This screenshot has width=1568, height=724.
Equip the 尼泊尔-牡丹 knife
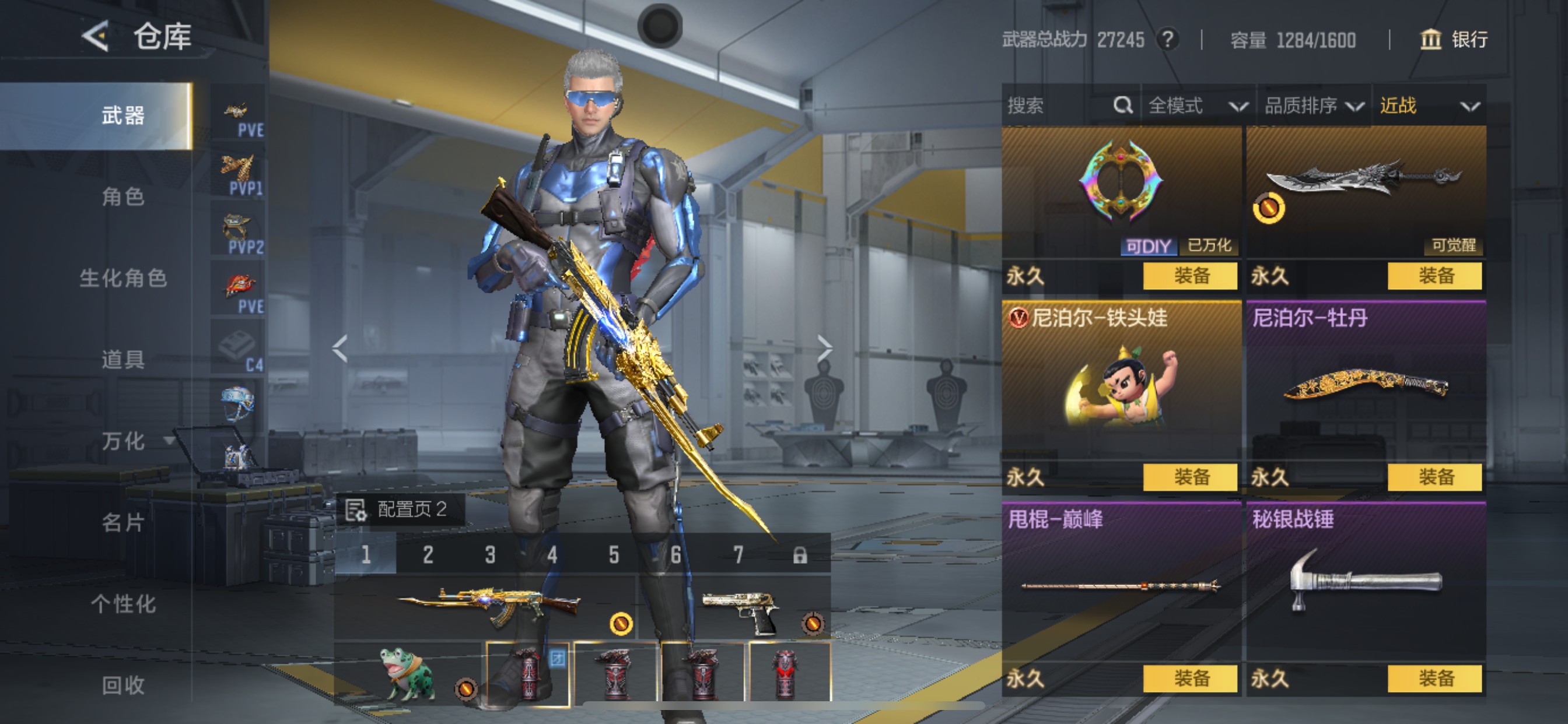coord(1434,477)
